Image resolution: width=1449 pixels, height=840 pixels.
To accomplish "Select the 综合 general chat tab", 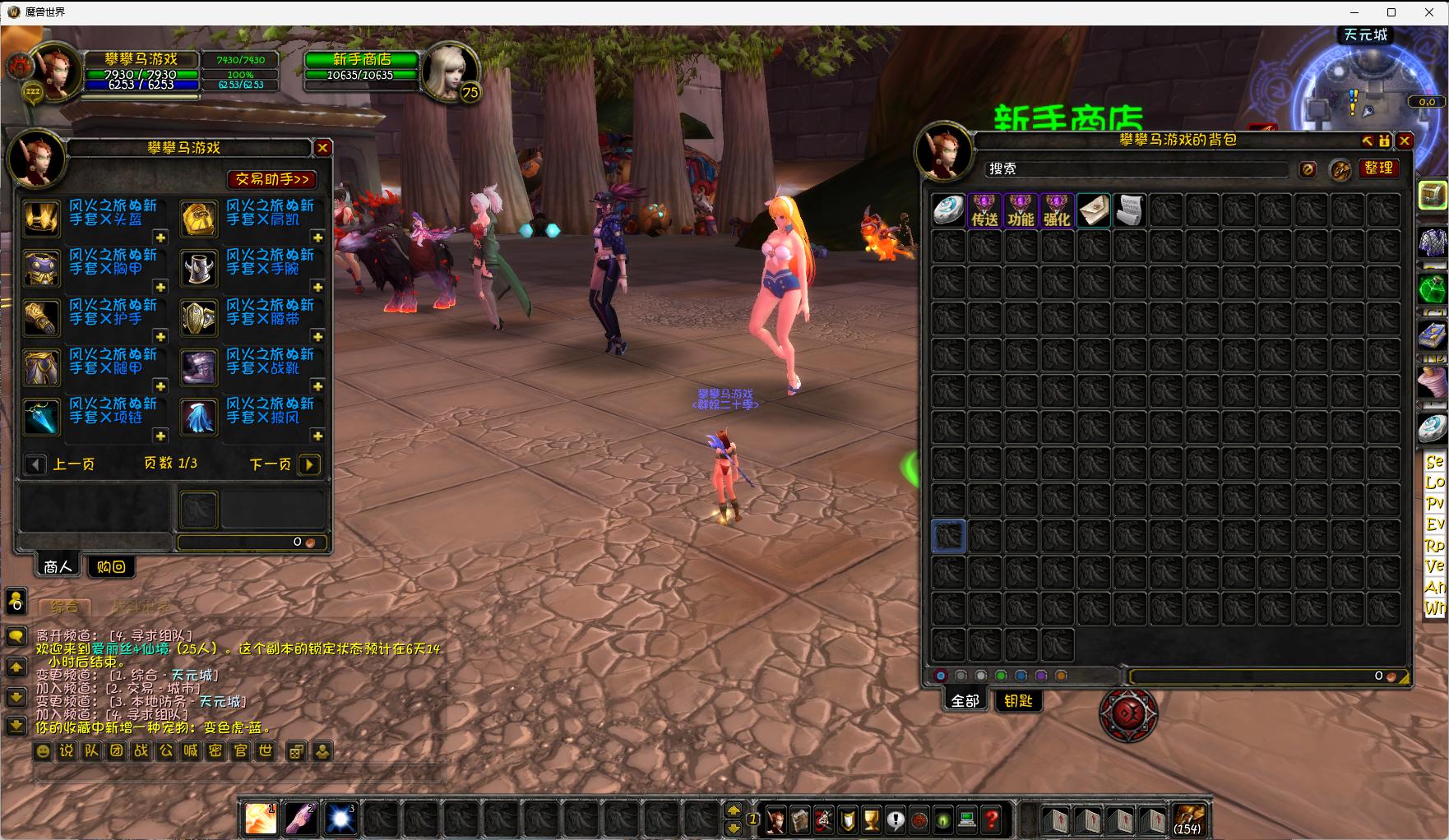I will tap(65, 607).
